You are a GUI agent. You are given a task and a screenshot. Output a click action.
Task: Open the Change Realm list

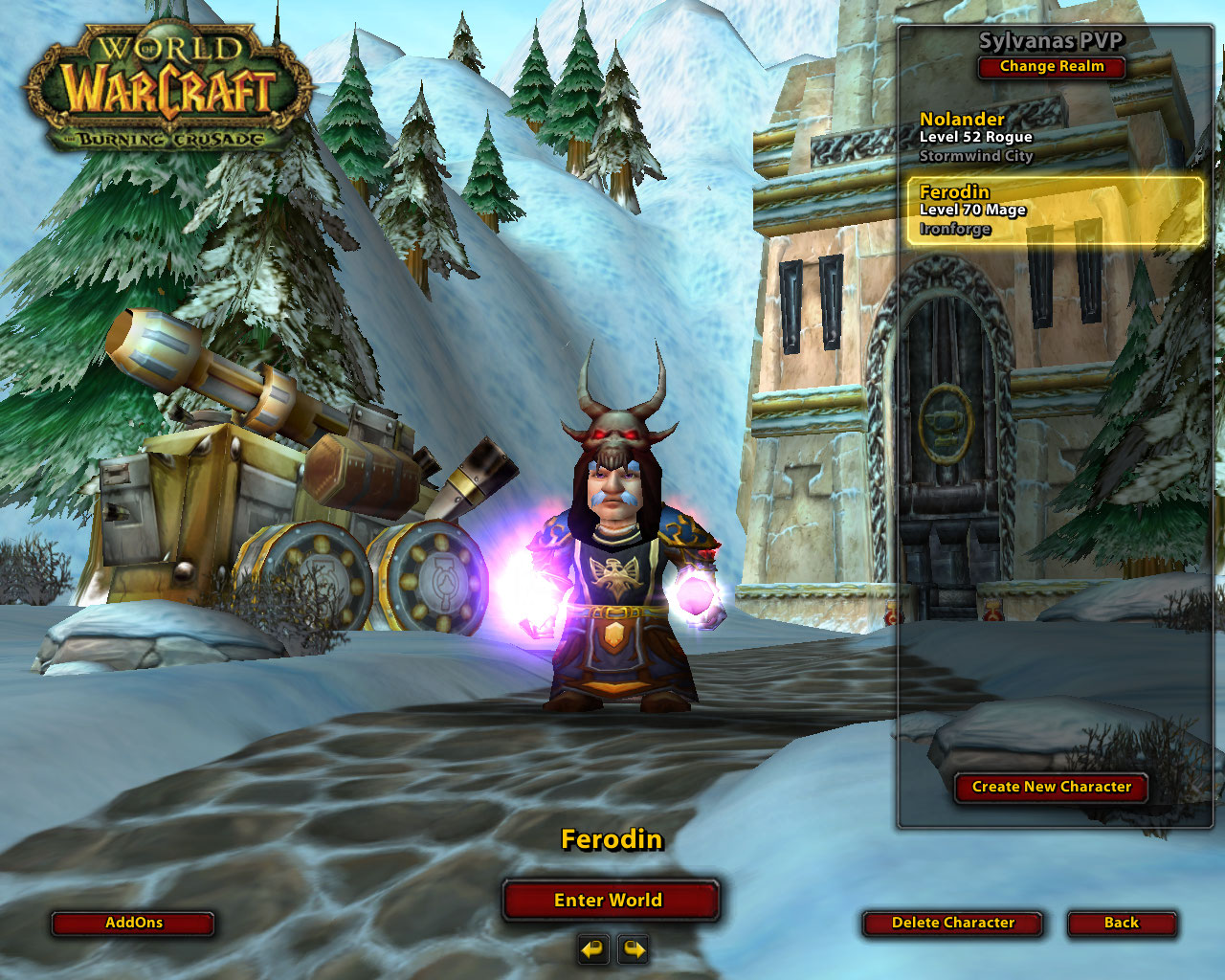[1051, 67]
